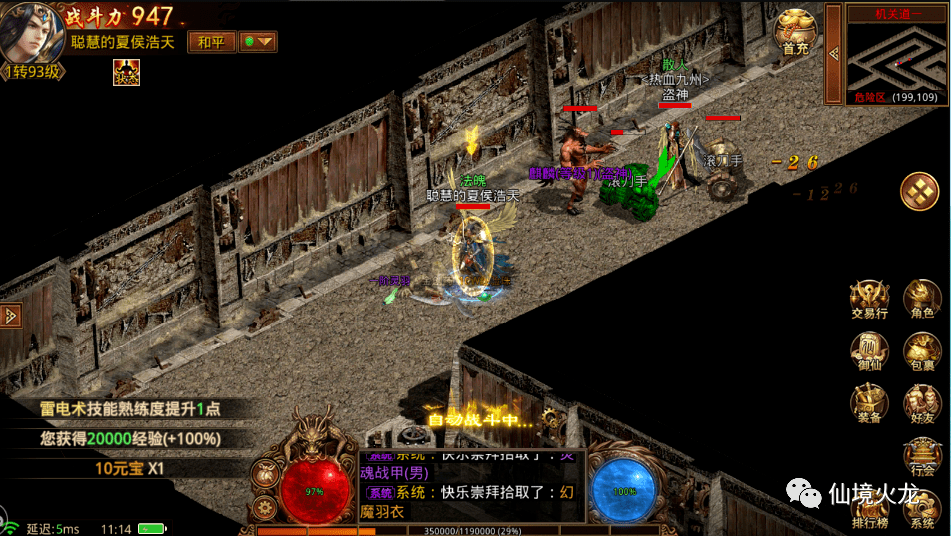Open the 御仙 menu icon

coord(869,352)
